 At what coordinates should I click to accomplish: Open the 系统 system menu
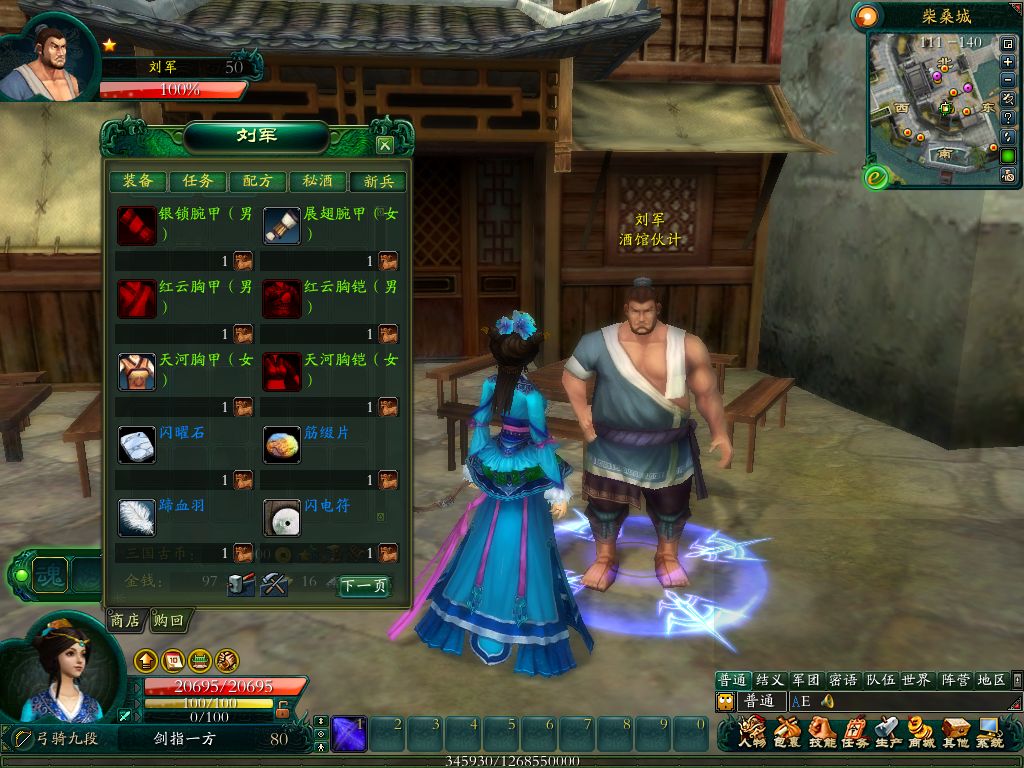(989, 734)
